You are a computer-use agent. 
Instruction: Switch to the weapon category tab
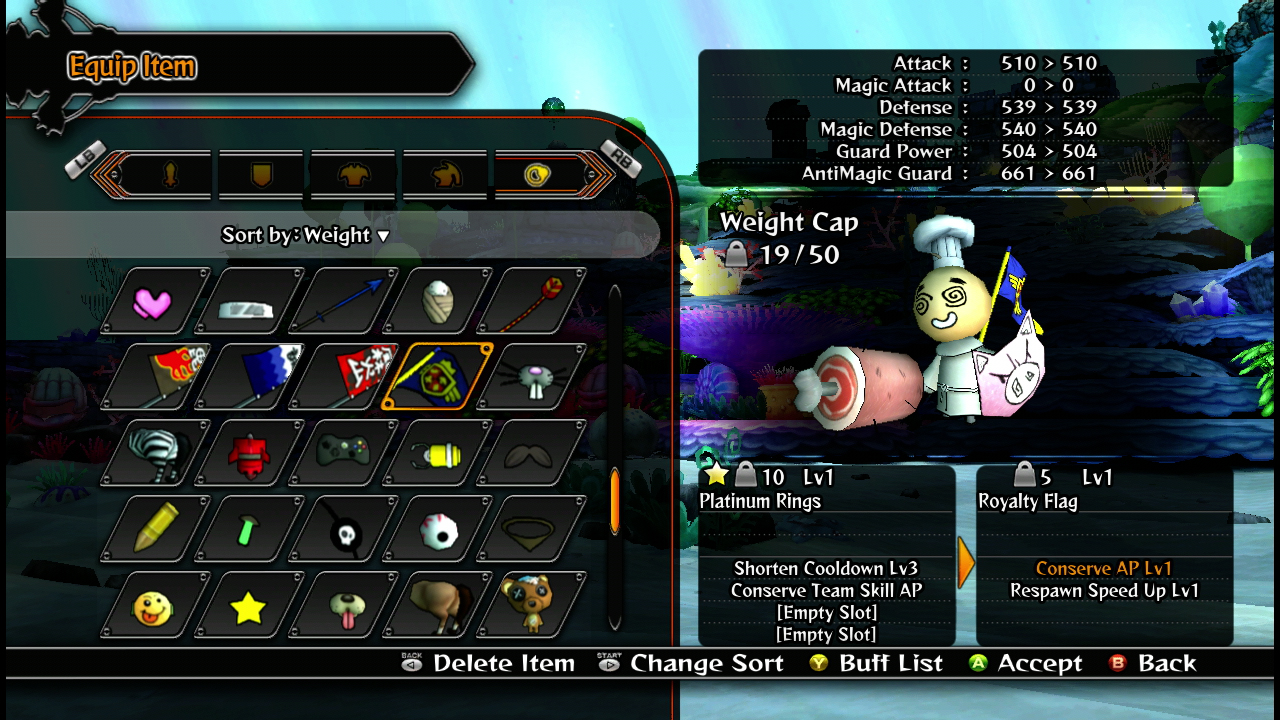[170, 176]
